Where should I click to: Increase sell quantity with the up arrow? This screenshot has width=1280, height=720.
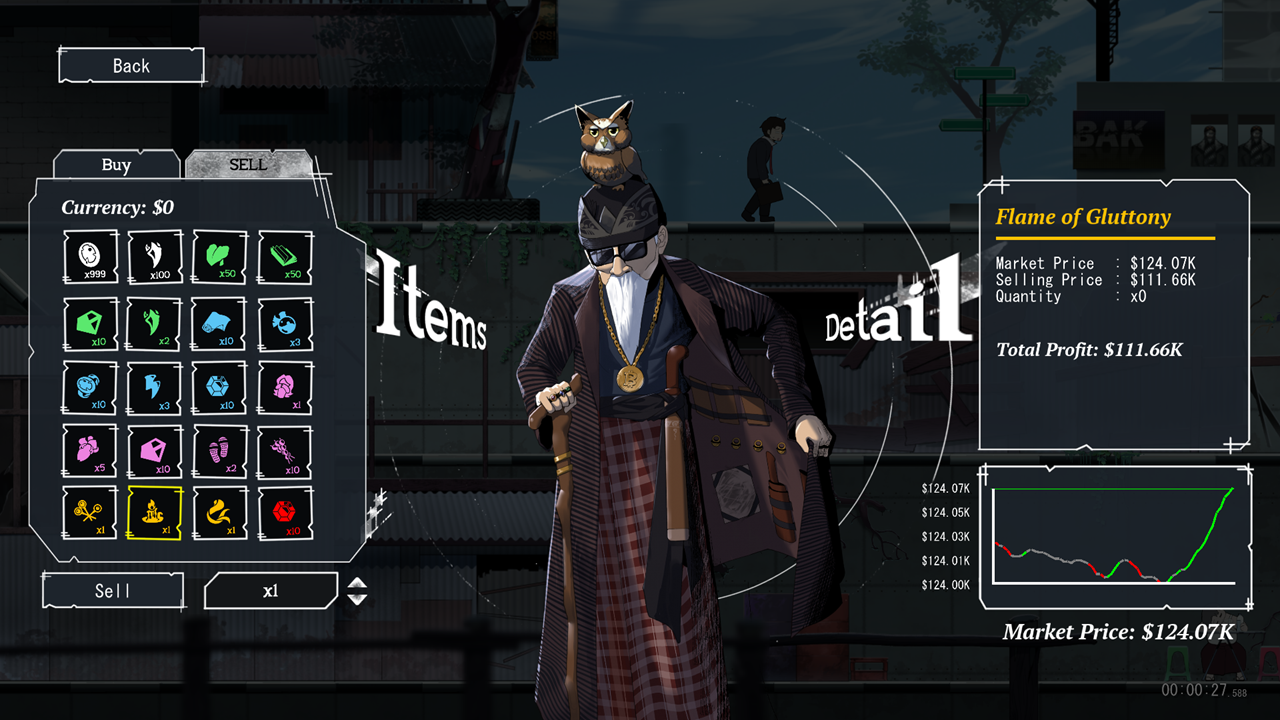pos(357,583)
